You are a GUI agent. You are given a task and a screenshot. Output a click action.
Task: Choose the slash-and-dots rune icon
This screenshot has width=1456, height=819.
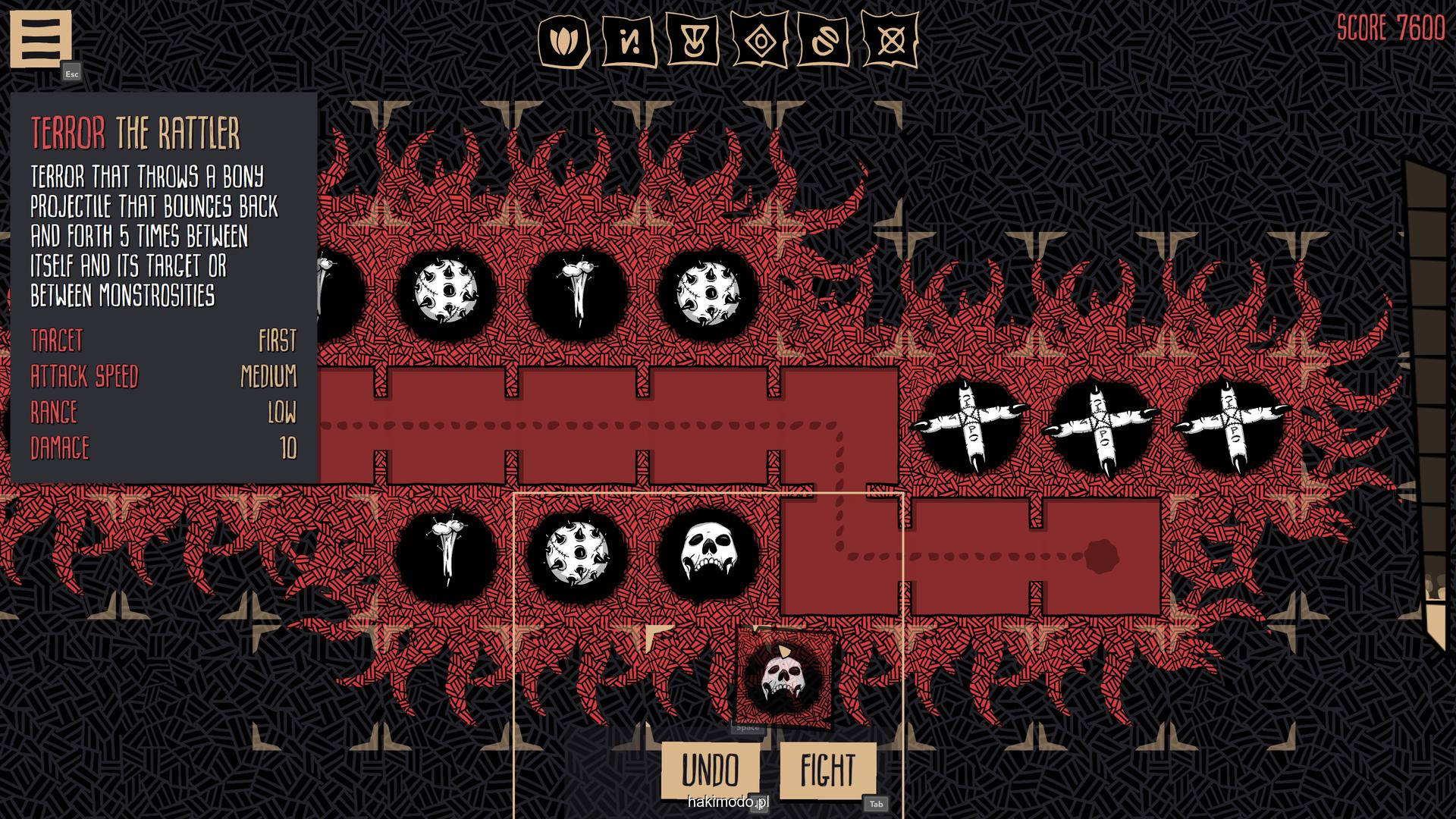coord(629,41)
